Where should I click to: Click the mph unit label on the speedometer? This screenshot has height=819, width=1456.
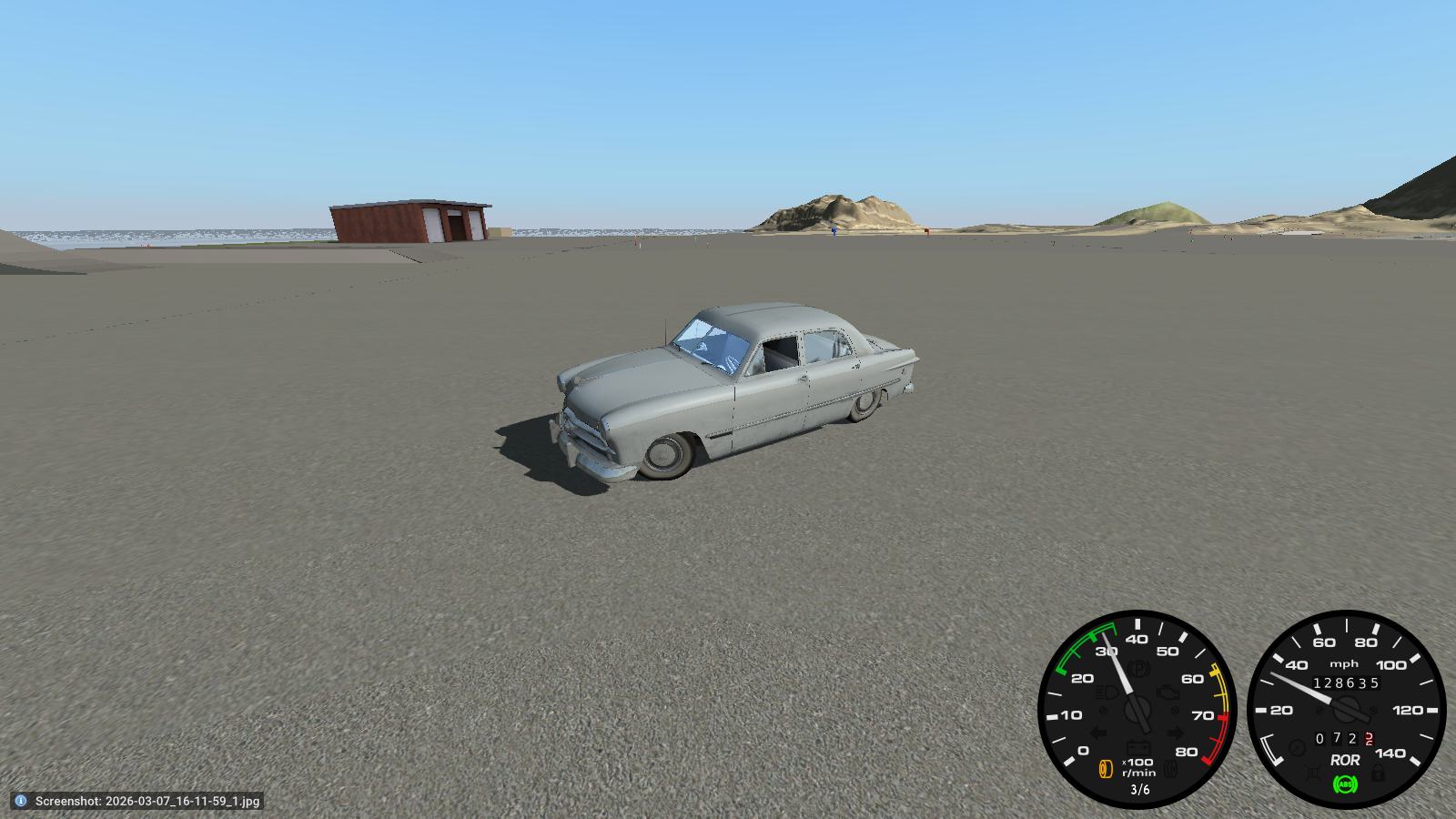pos(1344,663)
